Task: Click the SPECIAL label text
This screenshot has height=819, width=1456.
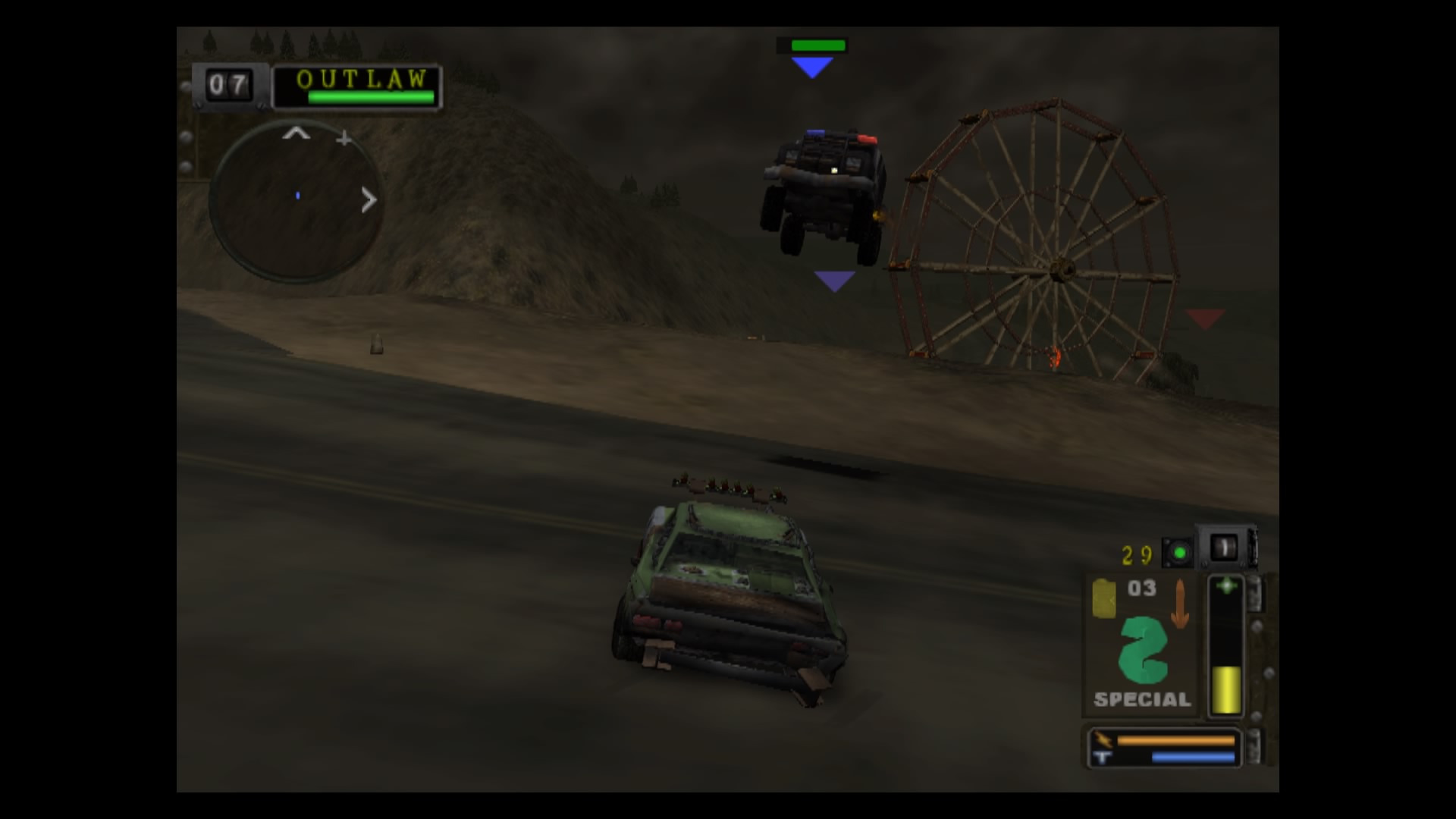Action: tap(1141, 700)
